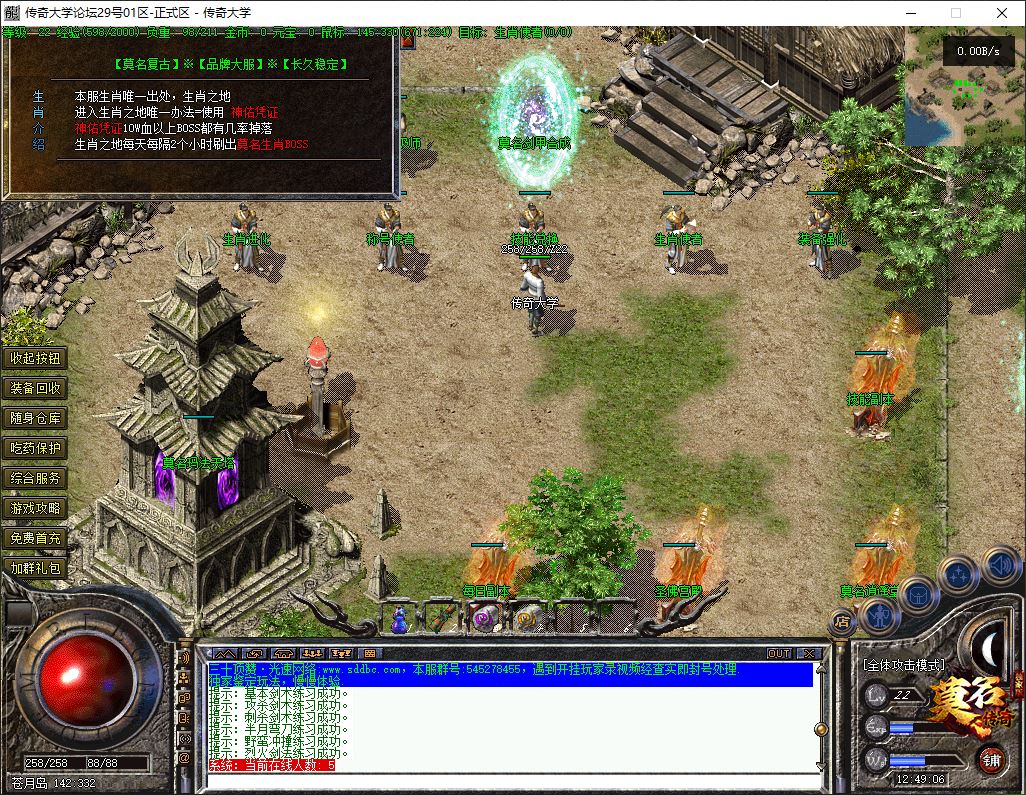Select the 综合服务 general services button
This screenshot has width=1026, height=795.
pyautogui.click(x=36, y=478)
